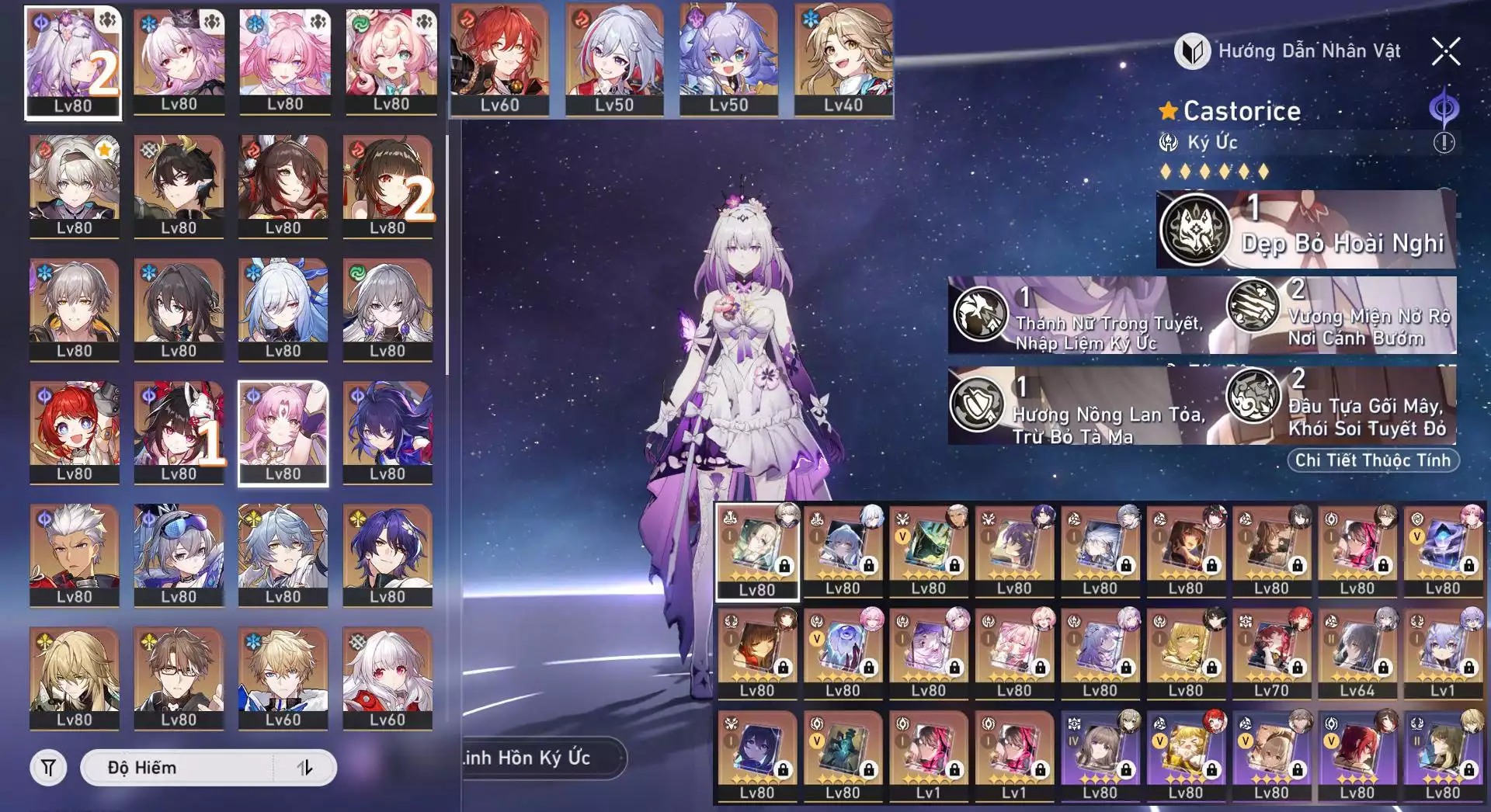Select the Castorice portrait in the roster
Viewport: 1491px width, 812px height.
pos(73,63)
